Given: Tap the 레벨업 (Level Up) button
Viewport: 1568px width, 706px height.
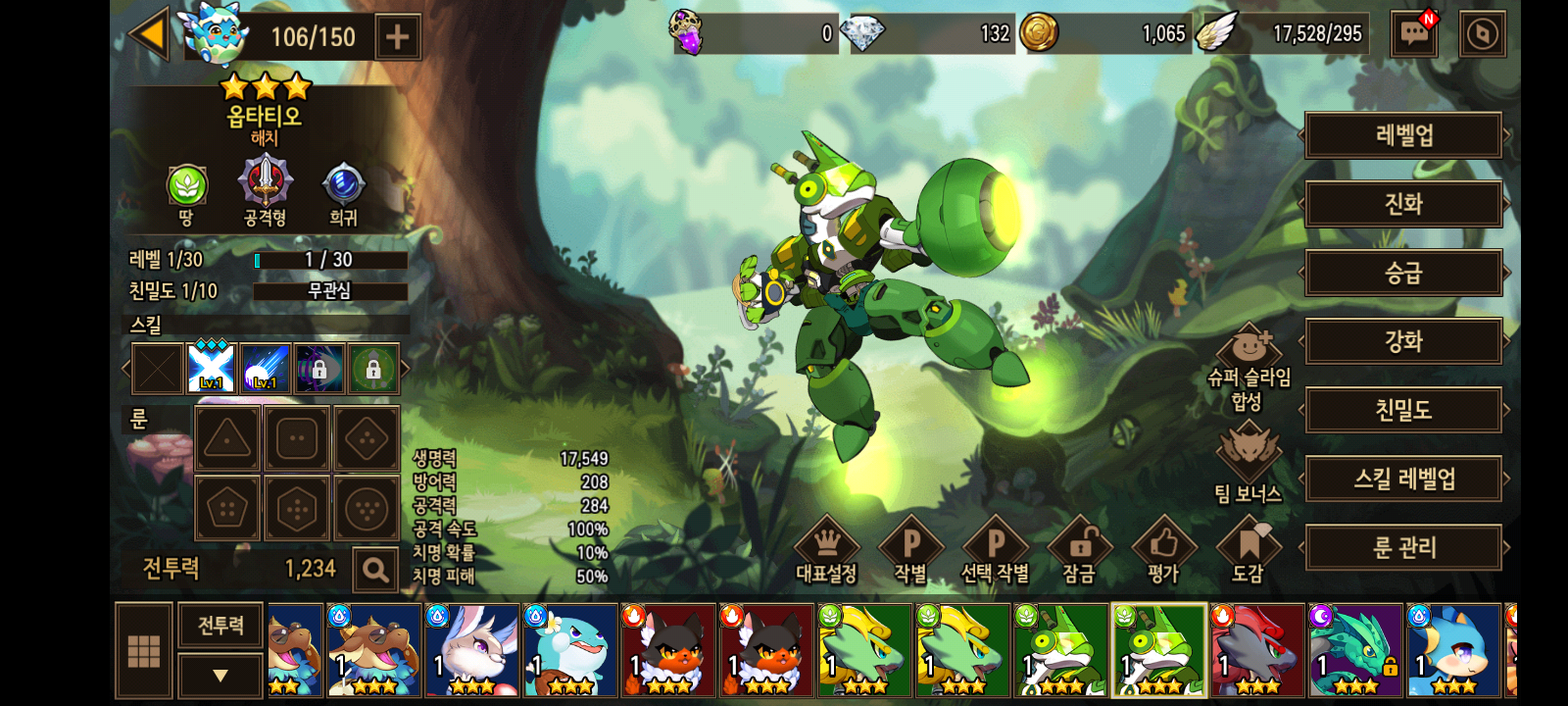Looking at the screenshot, I should (1403, 135).
